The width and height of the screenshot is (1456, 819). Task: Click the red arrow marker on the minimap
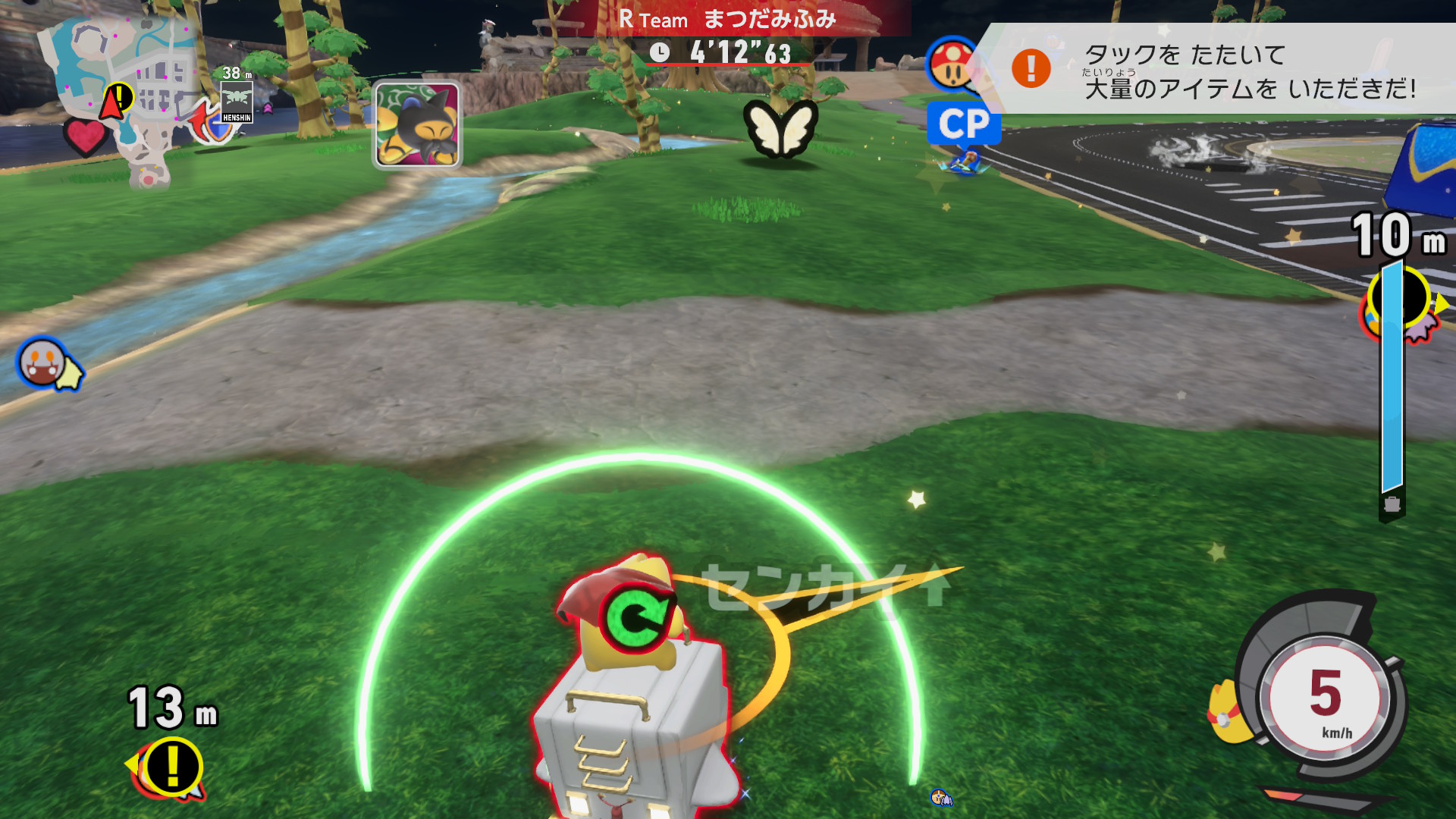(112, 102)
